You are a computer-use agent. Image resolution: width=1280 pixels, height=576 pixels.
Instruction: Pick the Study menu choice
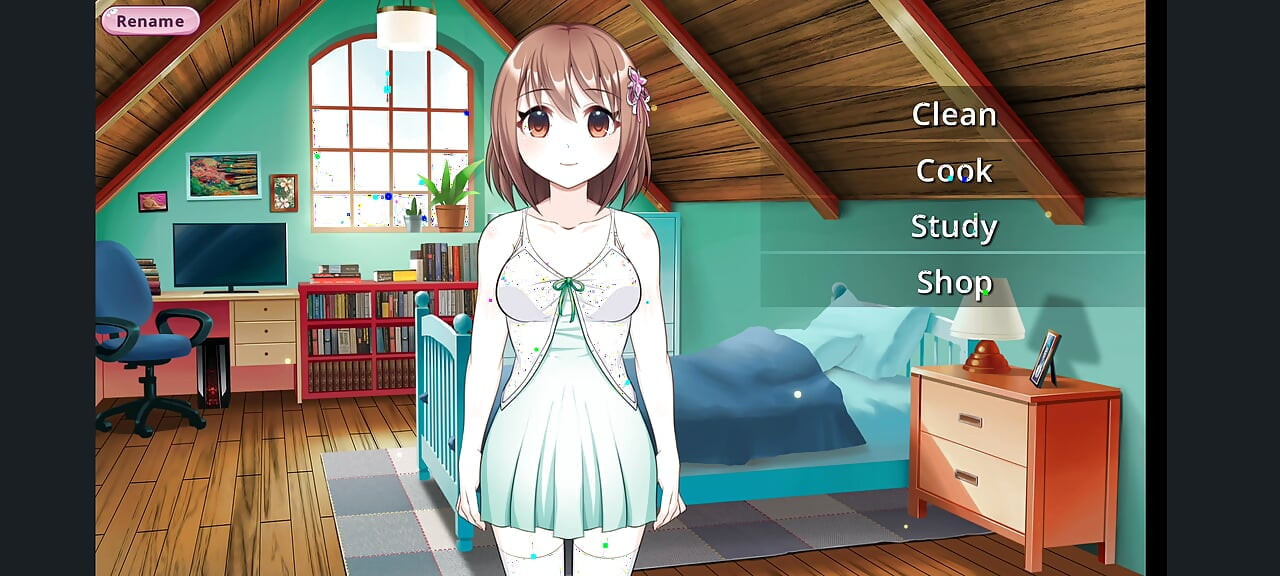pos(953,227)
